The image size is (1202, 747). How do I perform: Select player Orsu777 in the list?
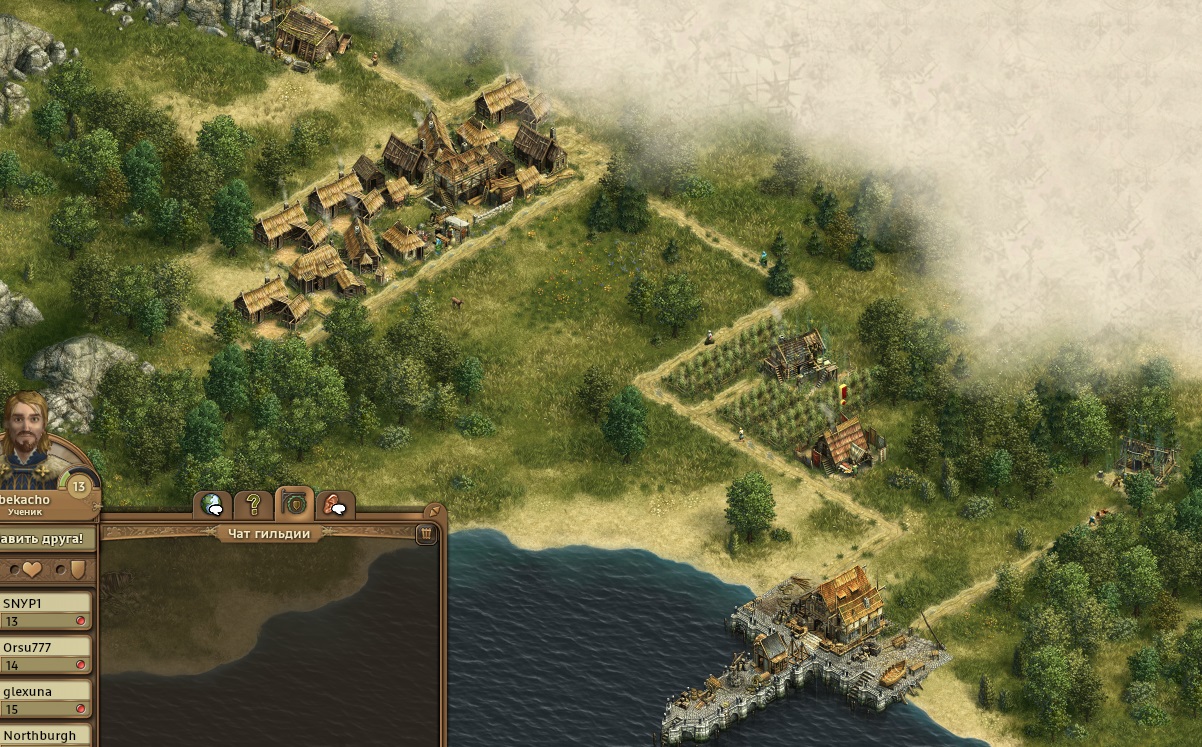click(x=46, y=655)
